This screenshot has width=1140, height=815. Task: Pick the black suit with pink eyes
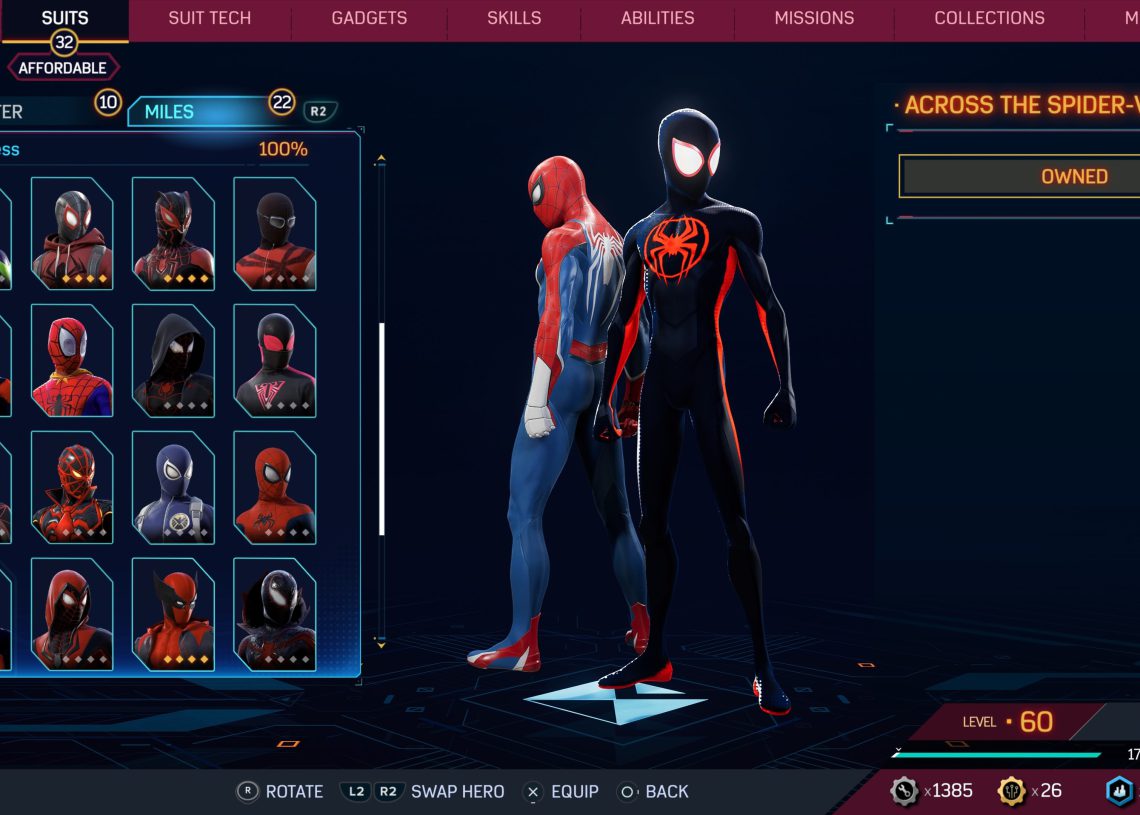coord(274,360)
